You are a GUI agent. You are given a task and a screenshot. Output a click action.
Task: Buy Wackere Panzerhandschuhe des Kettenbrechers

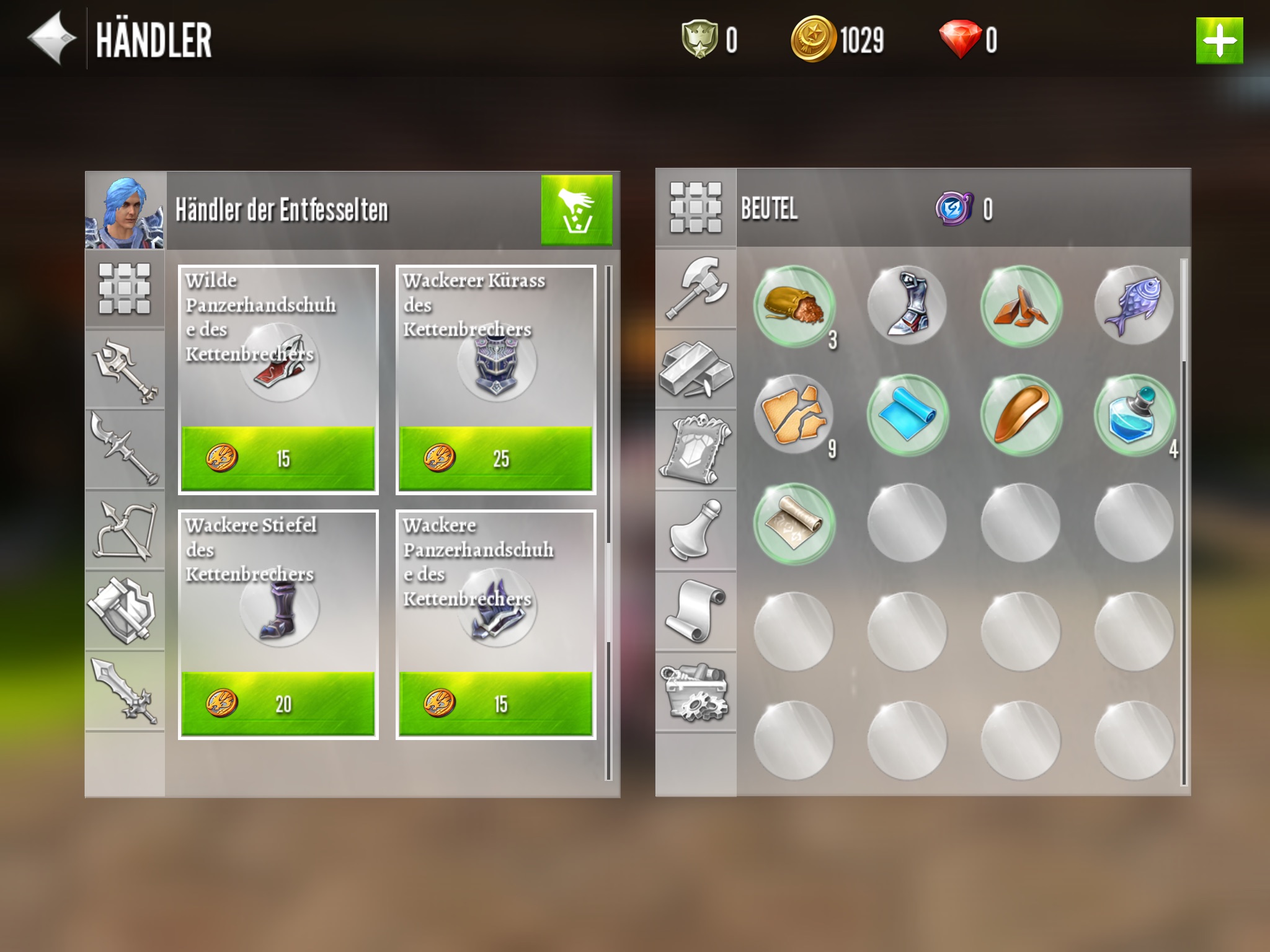click(x=495, y=703)
